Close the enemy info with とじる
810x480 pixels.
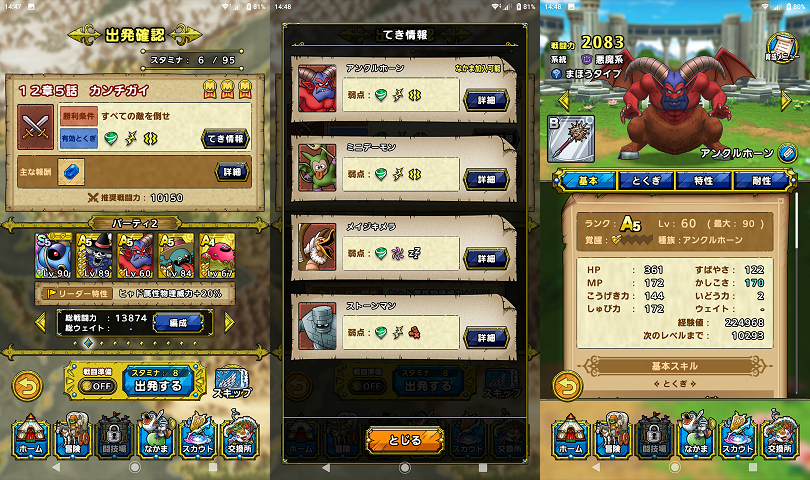405,438
